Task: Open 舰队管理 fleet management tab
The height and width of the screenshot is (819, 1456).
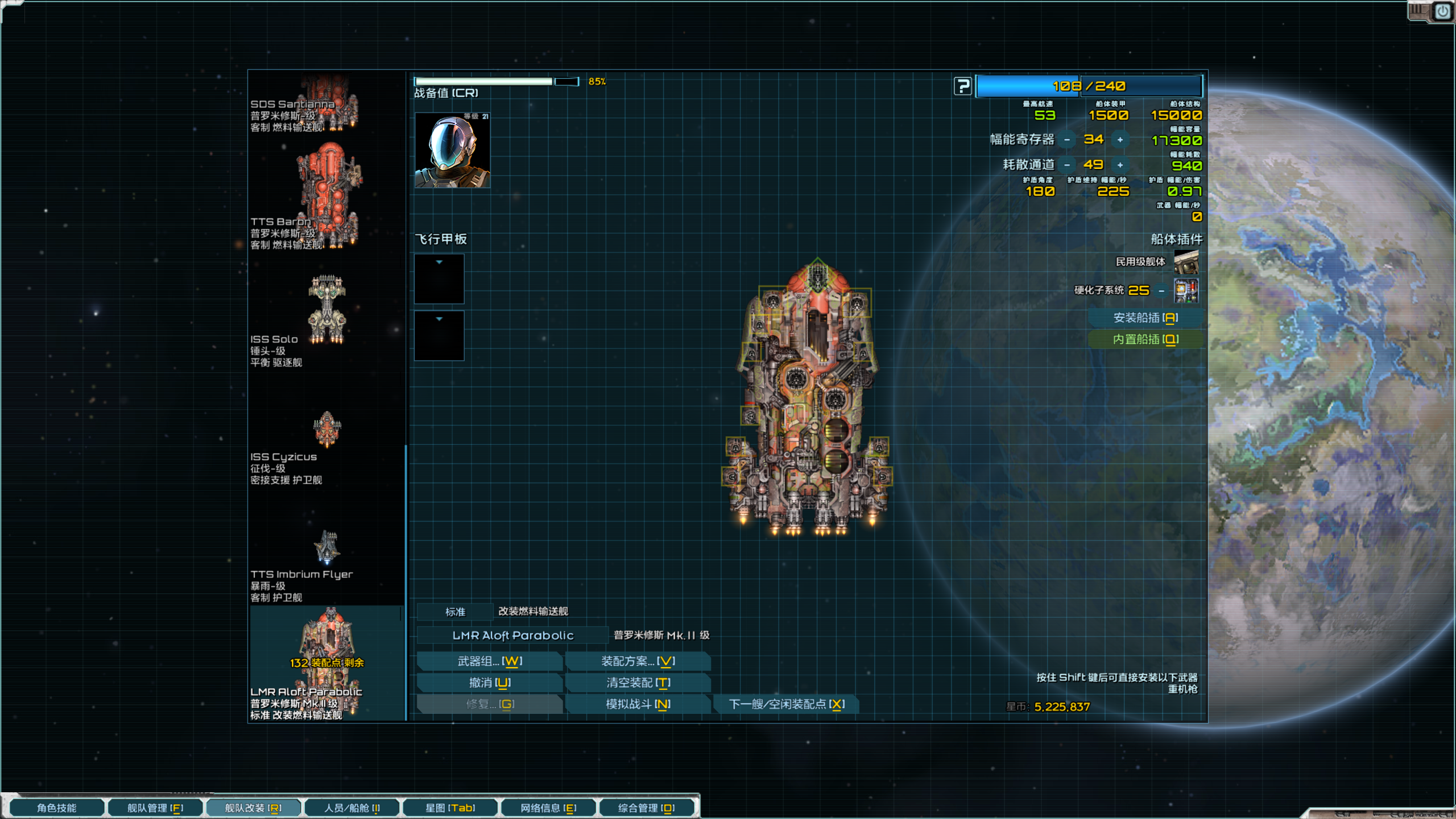Action: 155,808
